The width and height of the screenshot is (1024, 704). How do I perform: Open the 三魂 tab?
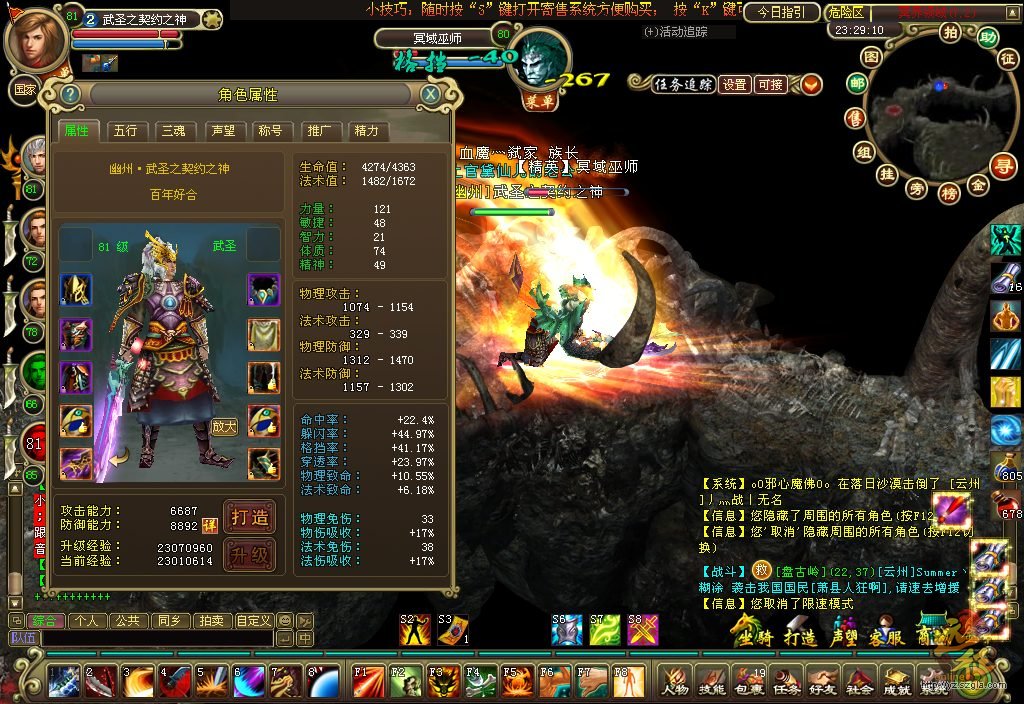point(174,131)
